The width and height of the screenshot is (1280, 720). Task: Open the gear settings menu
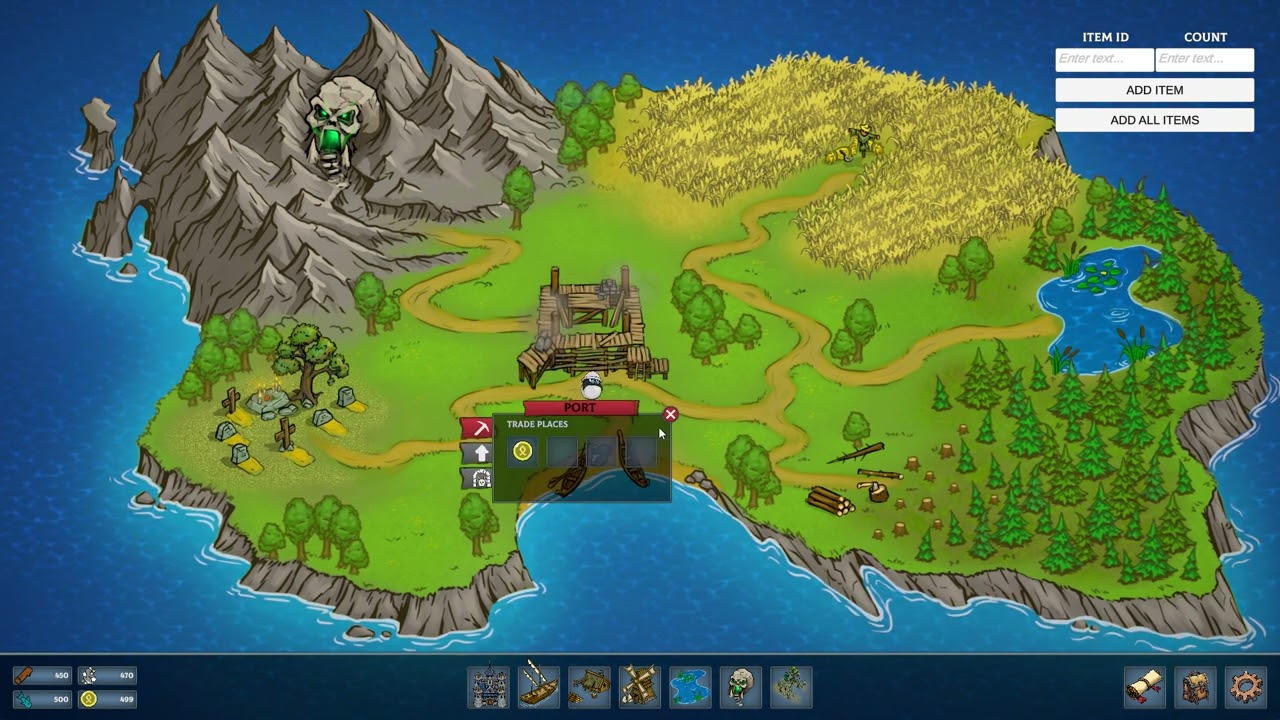pos(1245,687)
